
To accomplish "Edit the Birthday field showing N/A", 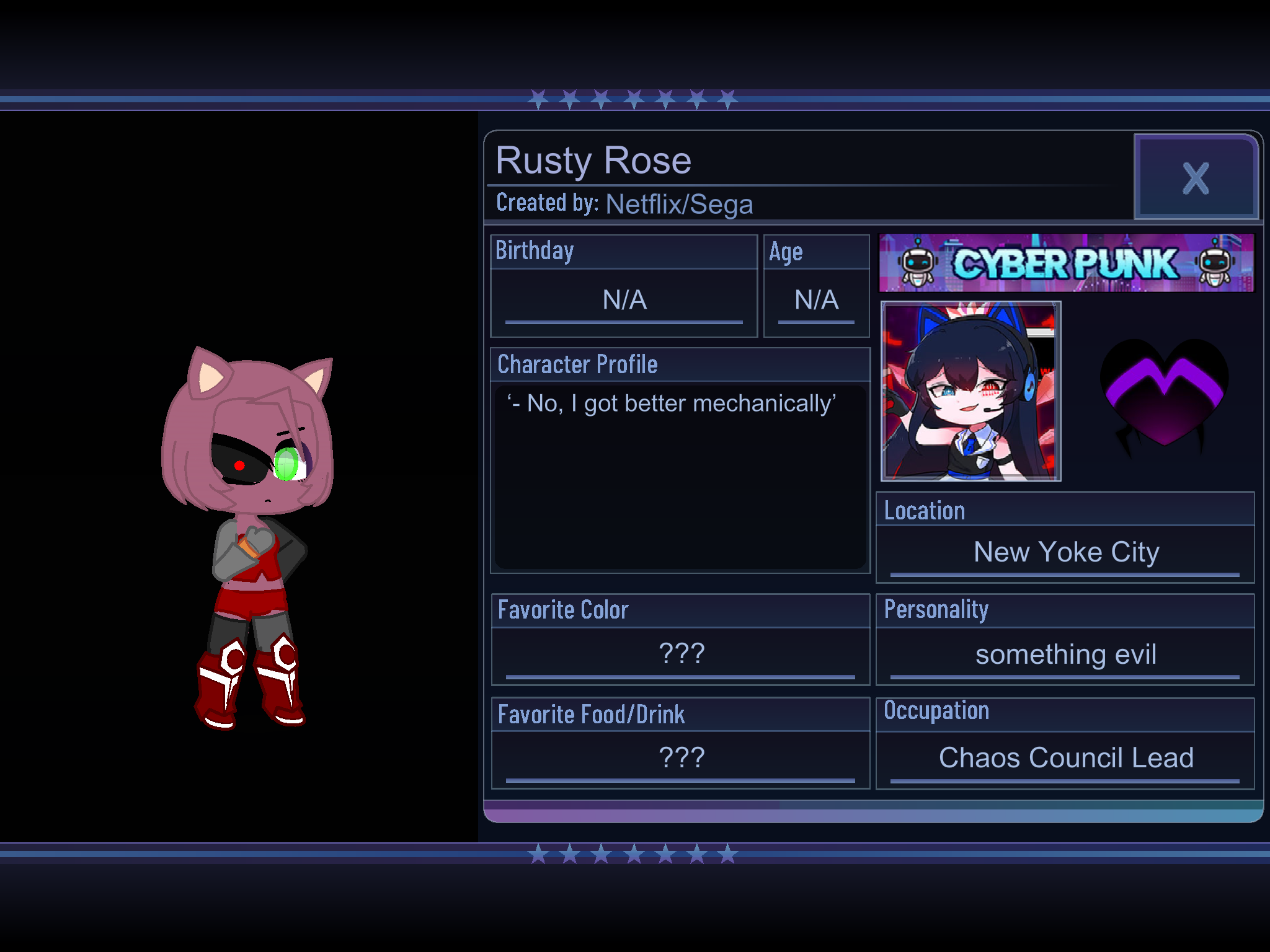I will 623,301.
